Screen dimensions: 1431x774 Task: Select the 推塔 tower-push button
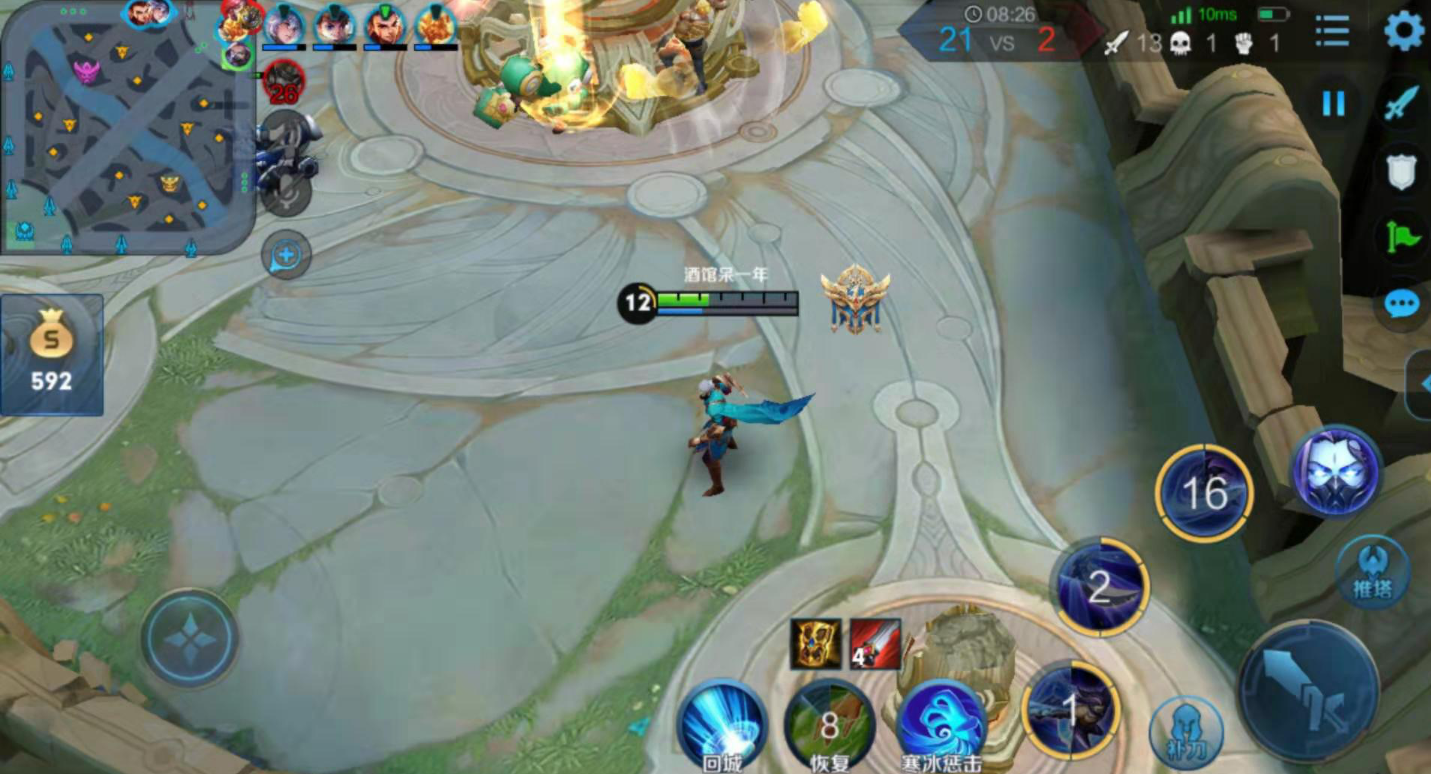tap(1372, 573)
